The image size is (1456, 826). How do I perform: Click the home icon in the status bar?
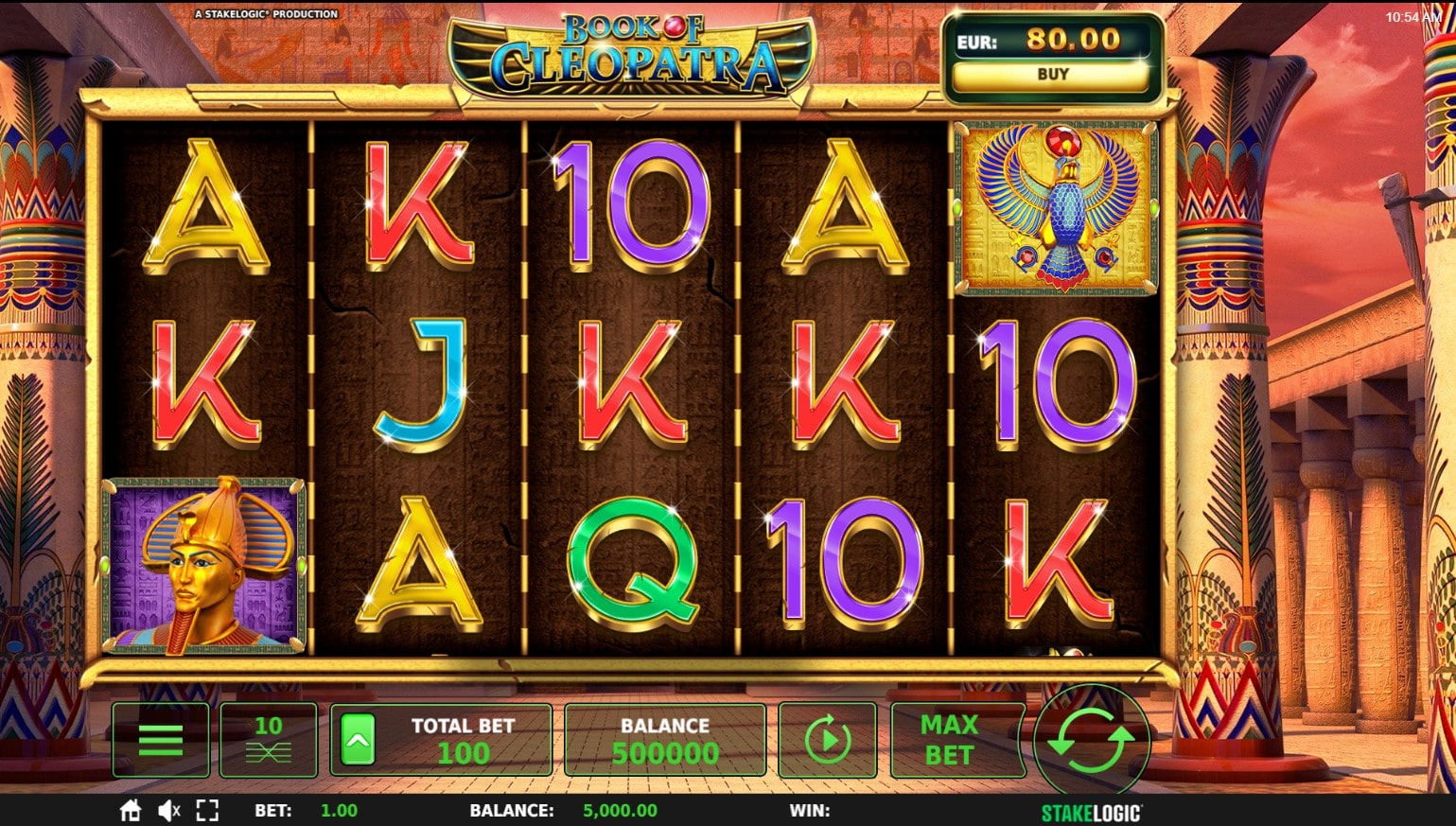pyautogui.click(x=130, y=810)
